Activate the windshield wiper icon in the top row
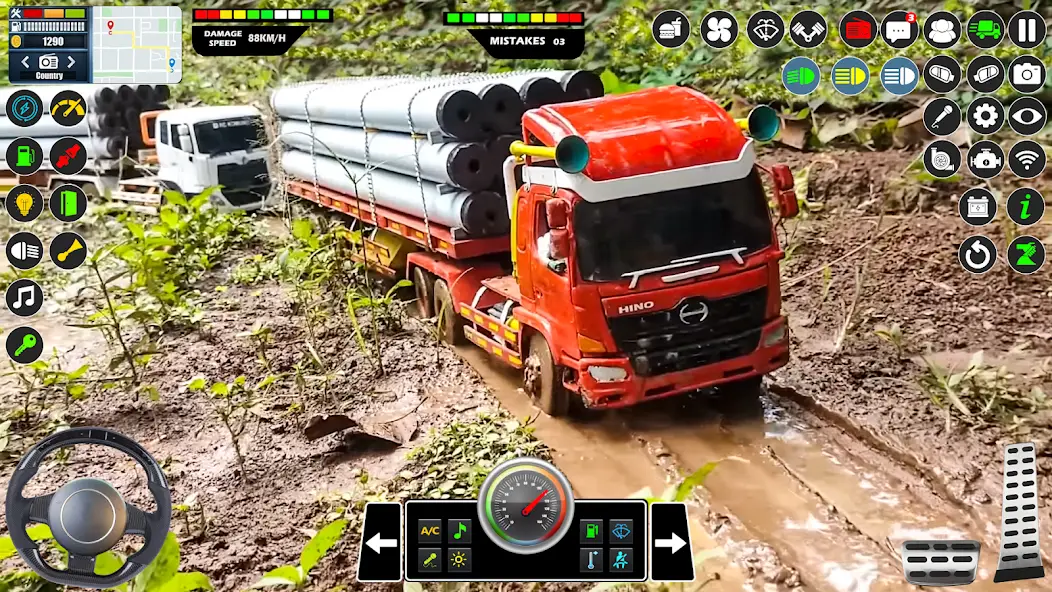 coord(765,29)
